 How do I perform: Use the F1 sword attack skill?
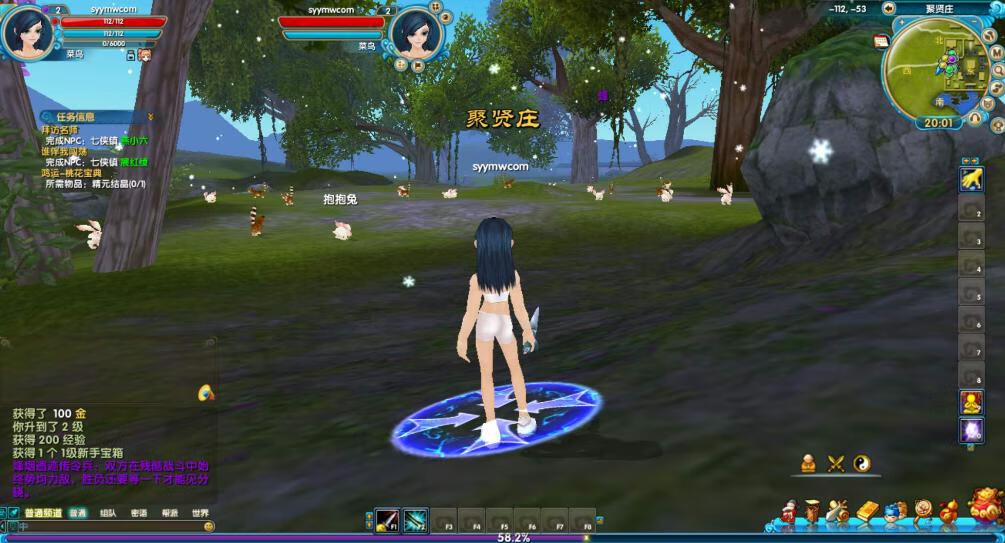[x=387, y=521]
